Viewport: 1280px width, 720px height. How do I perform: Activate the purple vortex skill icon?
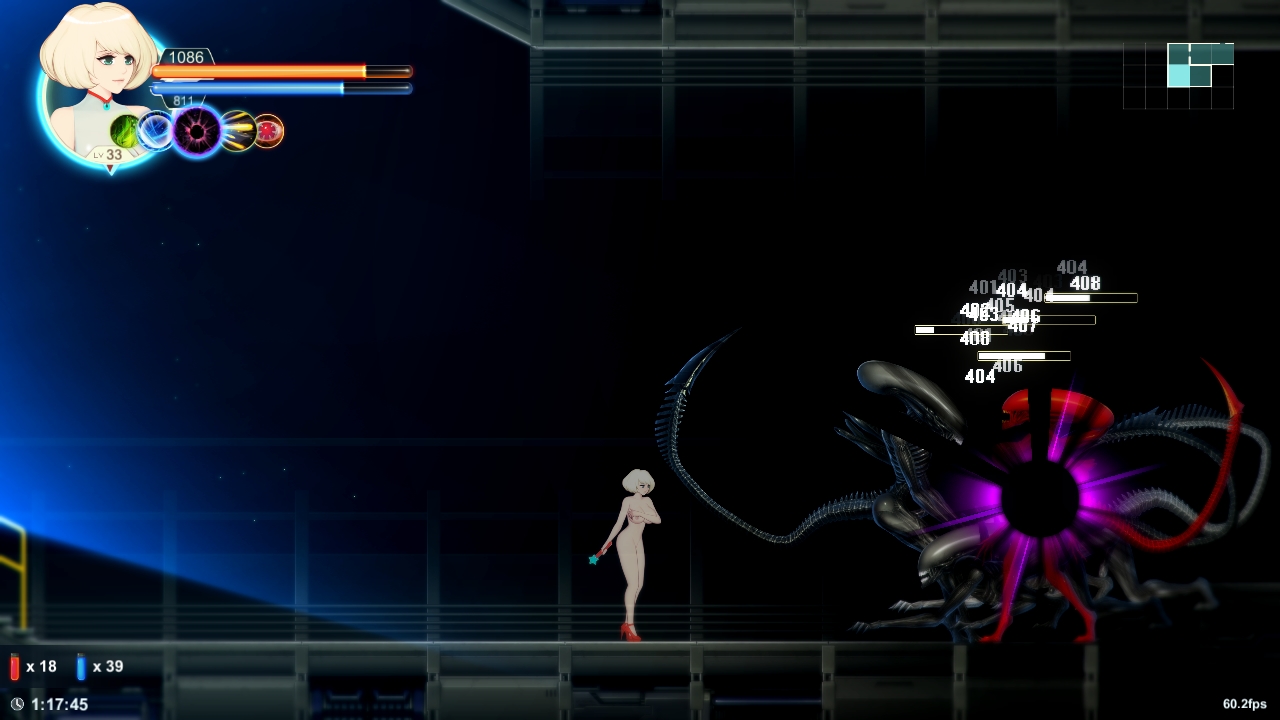point(195,130)
